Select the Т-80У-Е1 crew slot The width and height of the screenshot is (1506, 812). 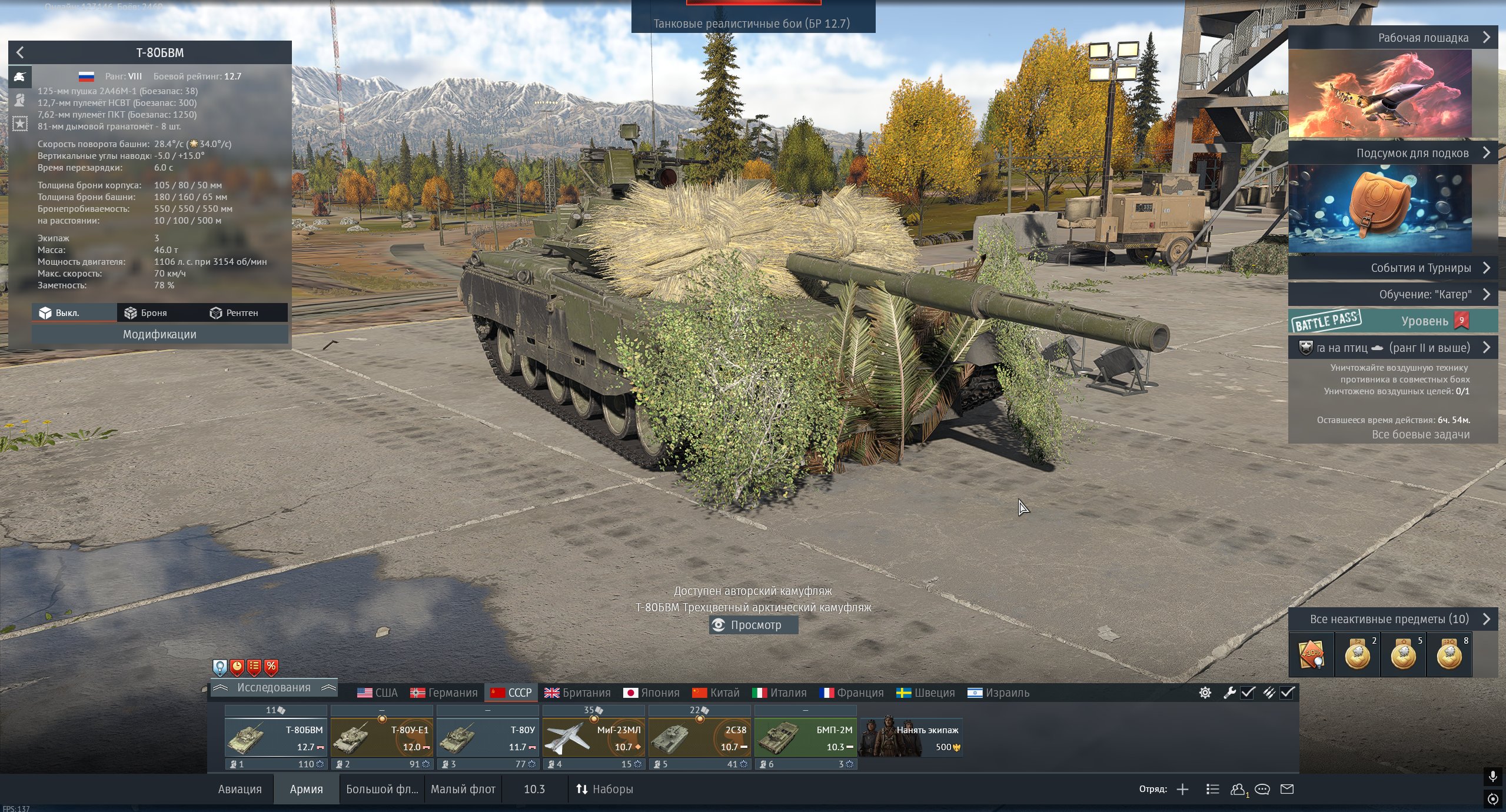click(x=381, y=738)
